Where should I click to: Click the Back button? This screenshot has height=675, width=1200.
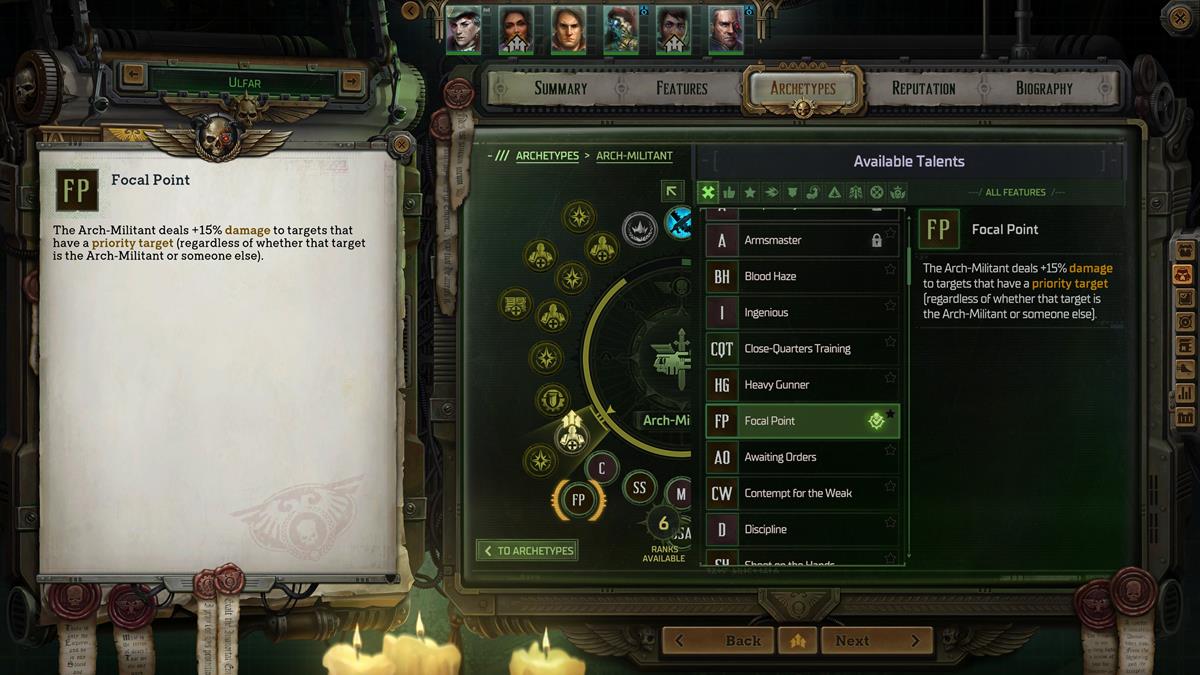[x=717, y=641]
